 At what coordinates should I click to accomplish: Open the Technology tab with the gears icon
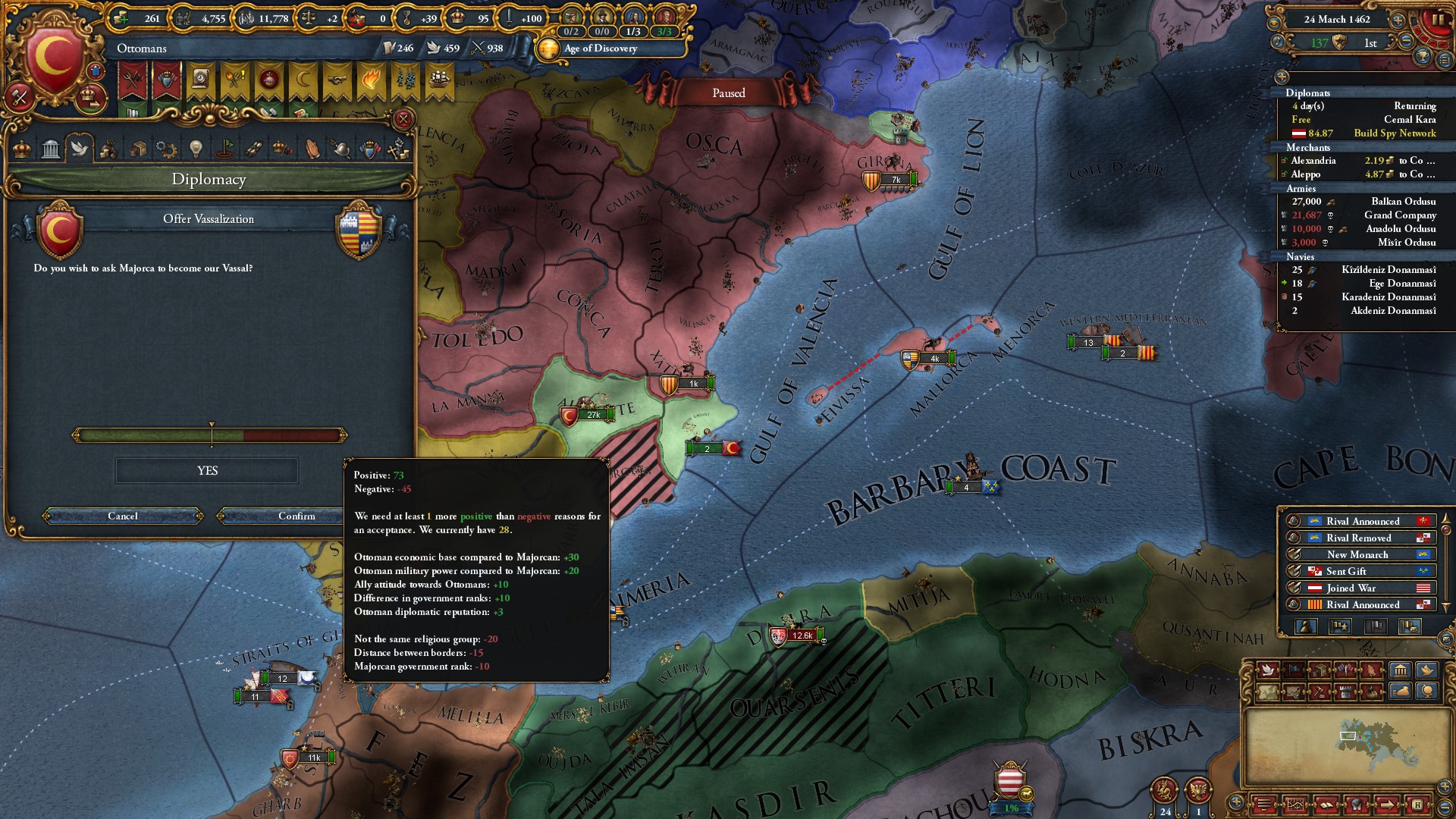tap(166, 149)
